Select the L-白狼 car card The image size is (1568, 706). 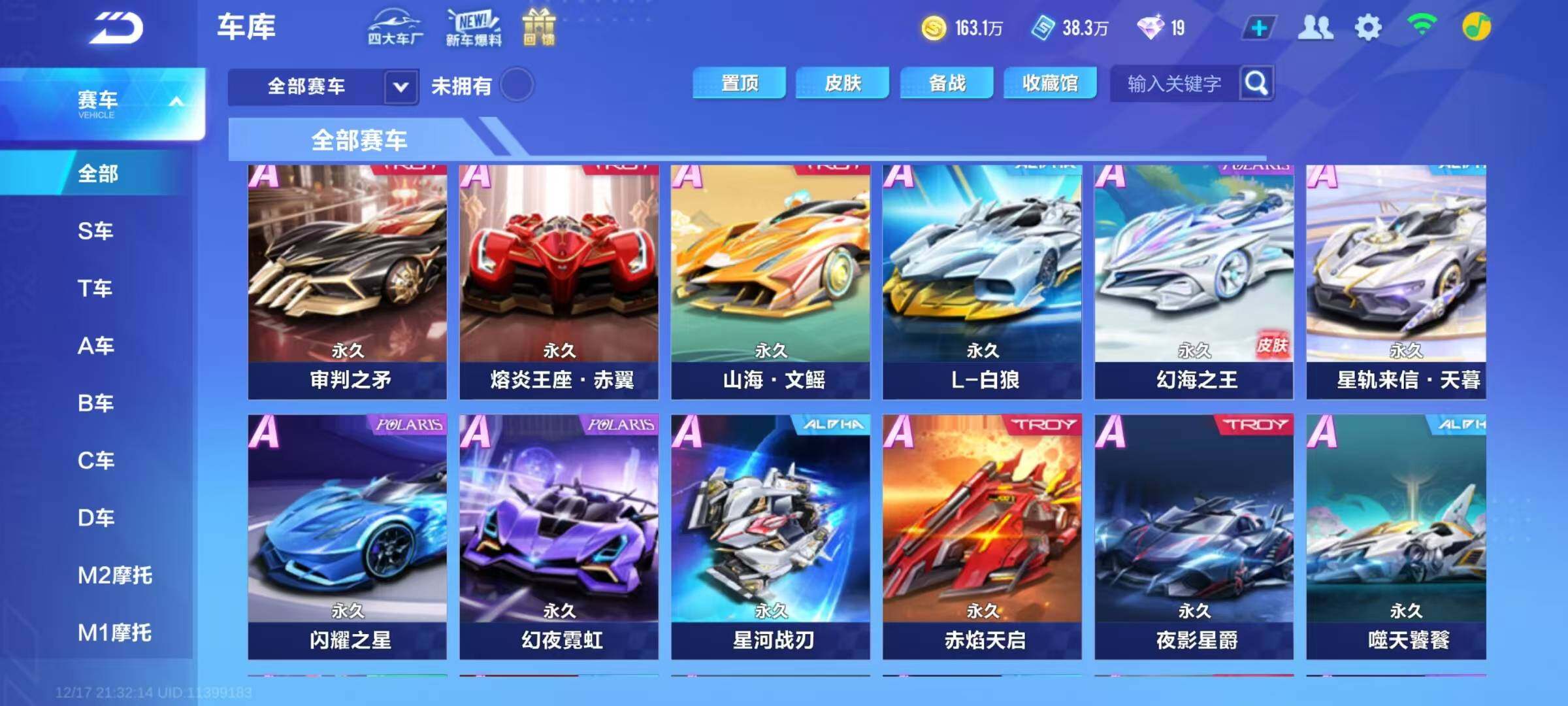point(982,281)
